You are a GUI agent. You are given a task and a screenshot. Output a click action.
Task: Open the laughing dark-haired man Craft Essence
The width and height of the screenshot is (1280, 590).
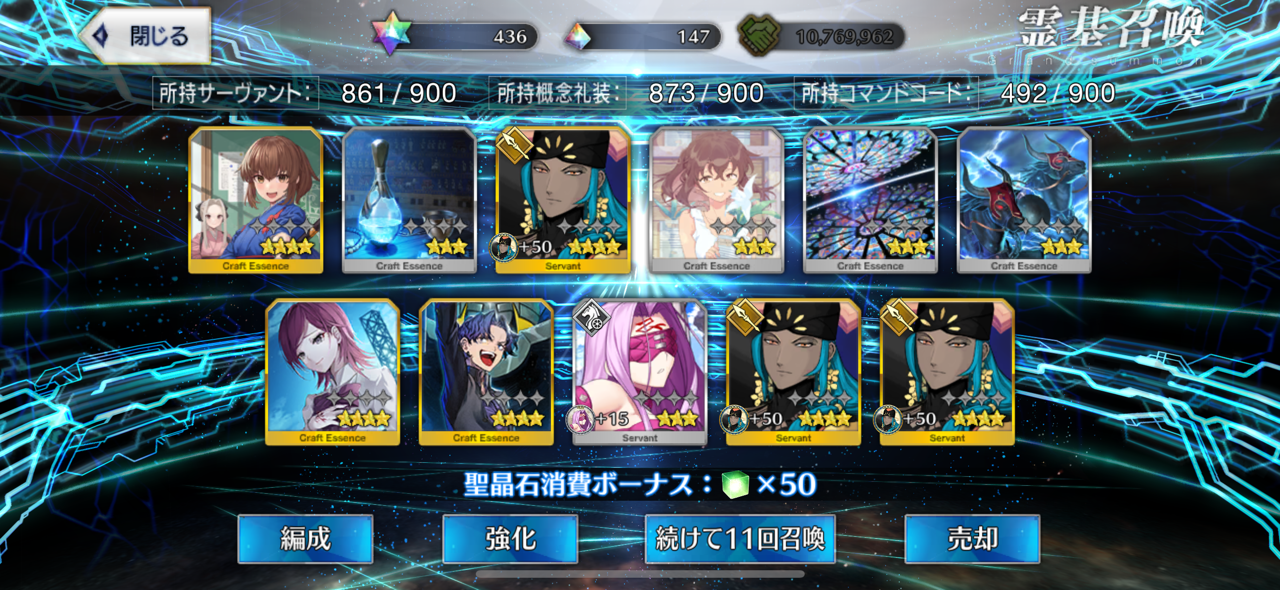tap(486, 372)
